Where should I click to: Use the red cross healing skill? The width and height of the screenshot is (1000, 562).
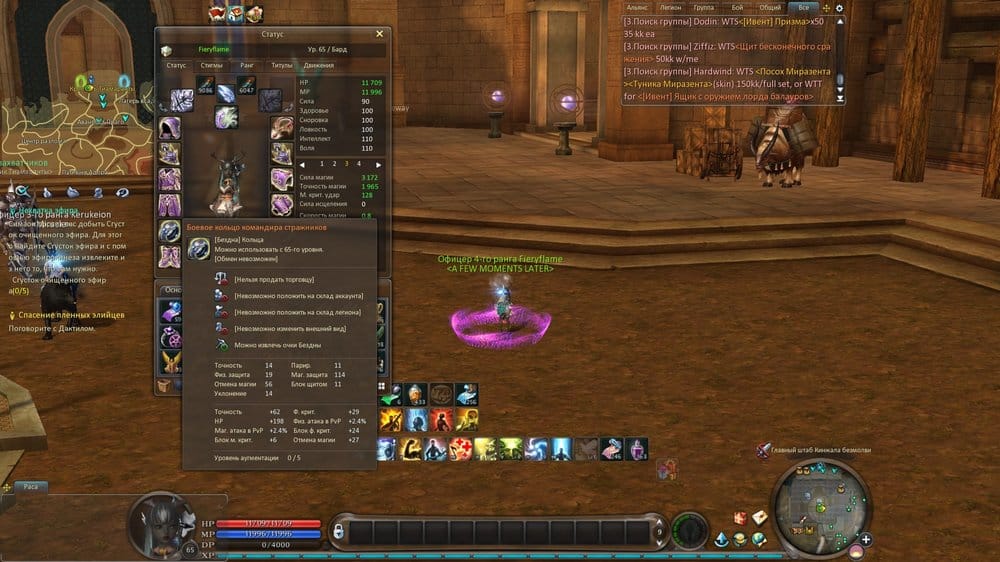pyautogui.click(x=462, y=449)
